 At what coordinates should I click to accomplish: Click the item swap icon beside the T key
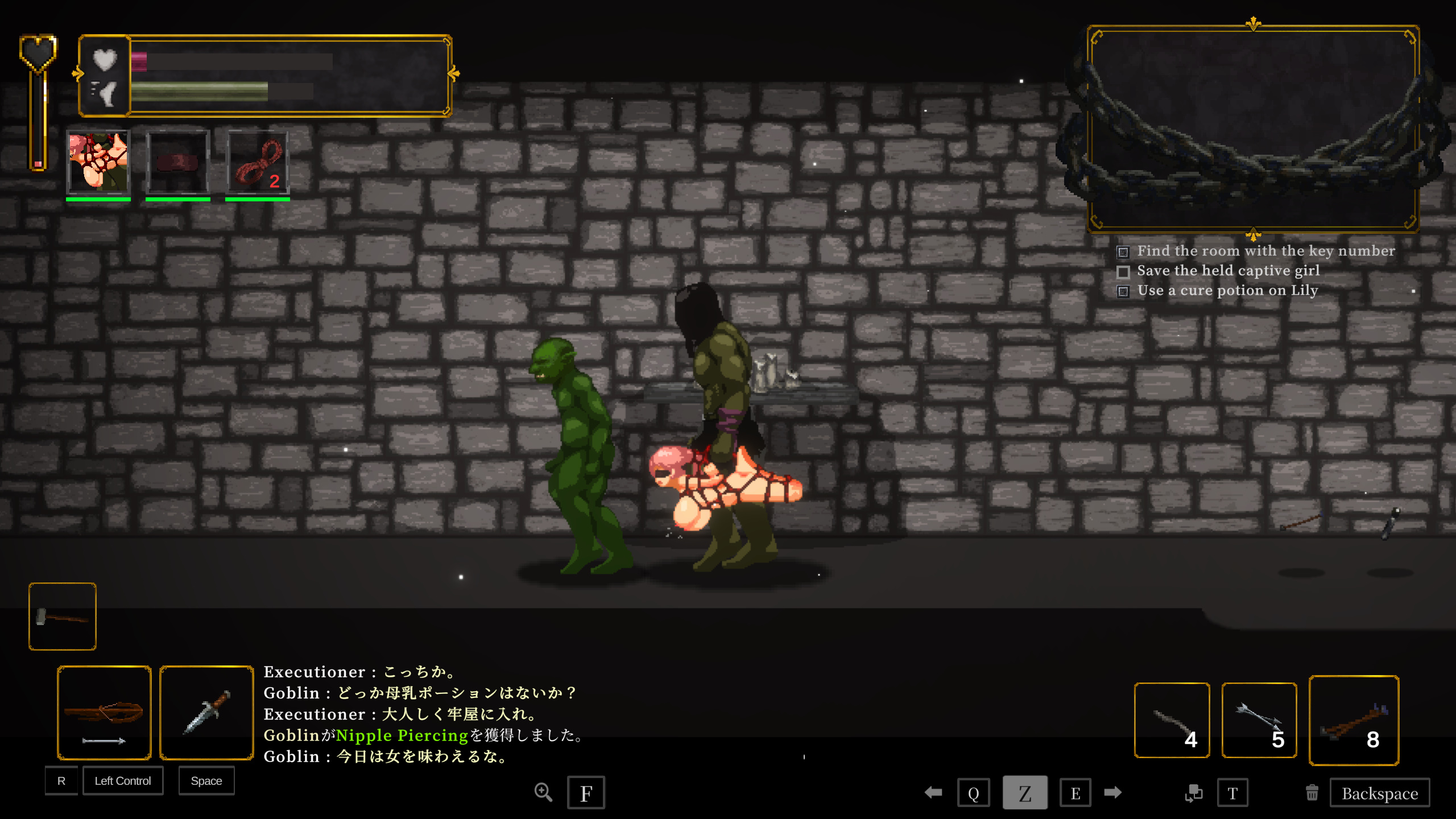tap(1195, 792)
